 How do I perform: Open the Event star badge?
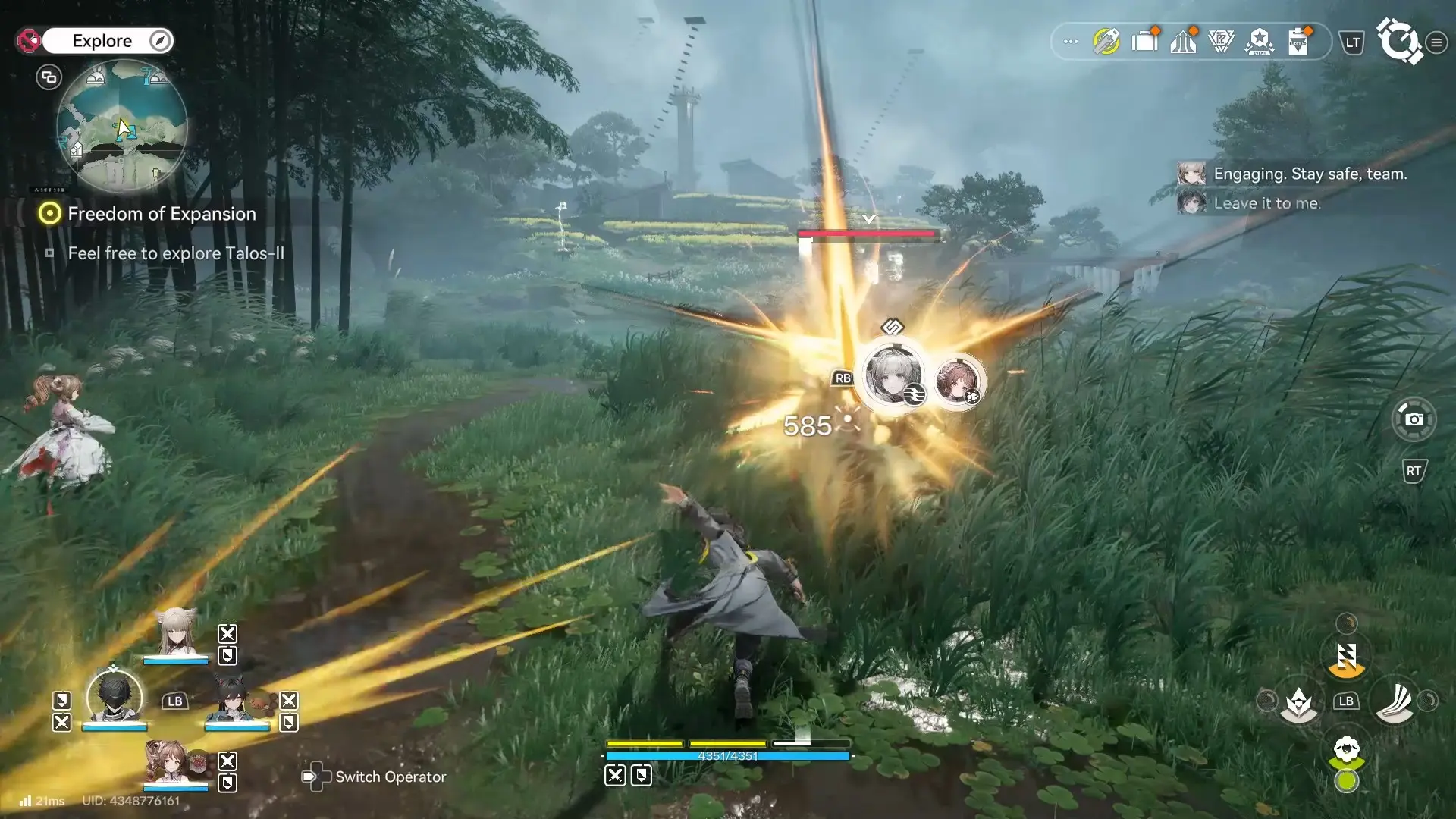pos(1260,41)
